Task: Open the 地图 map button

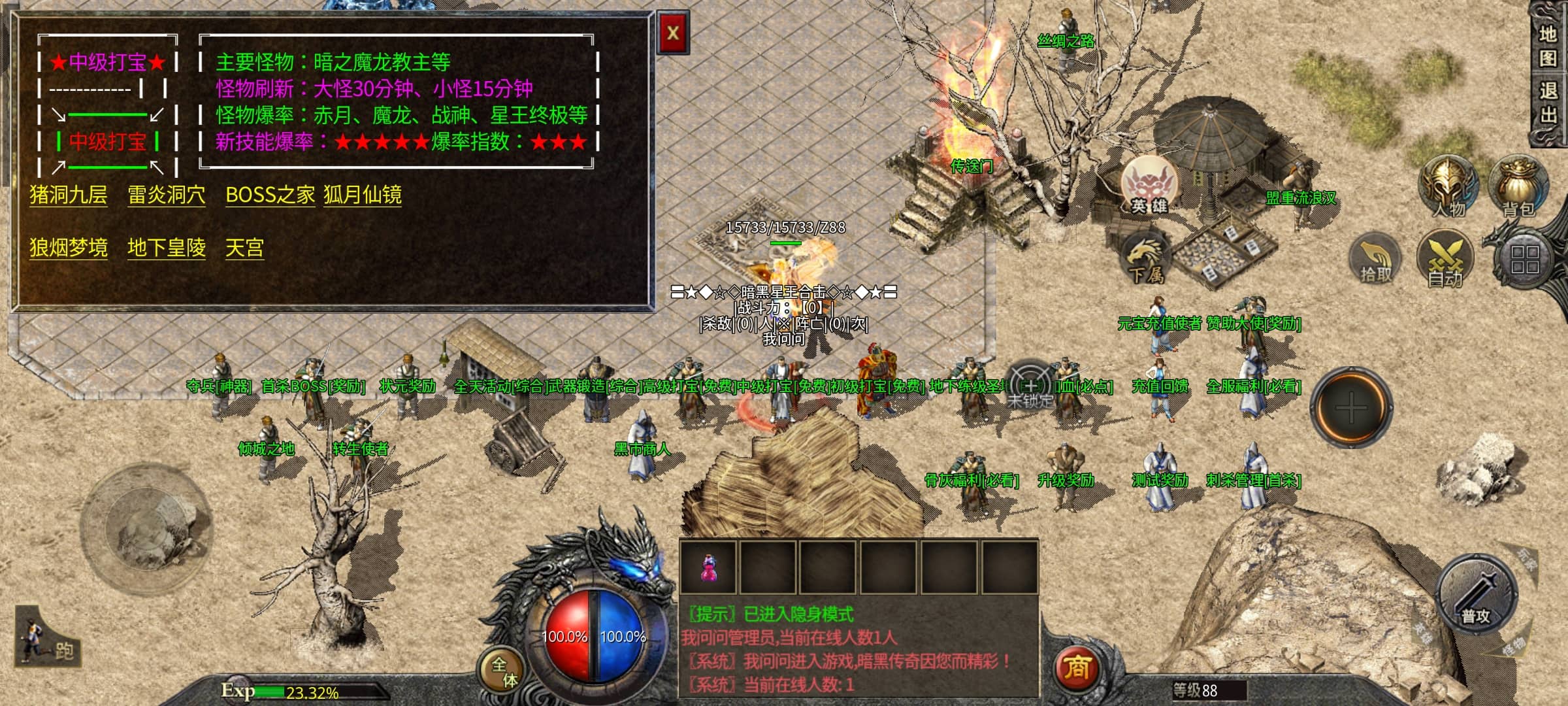Action: (x=1548, y=46)
